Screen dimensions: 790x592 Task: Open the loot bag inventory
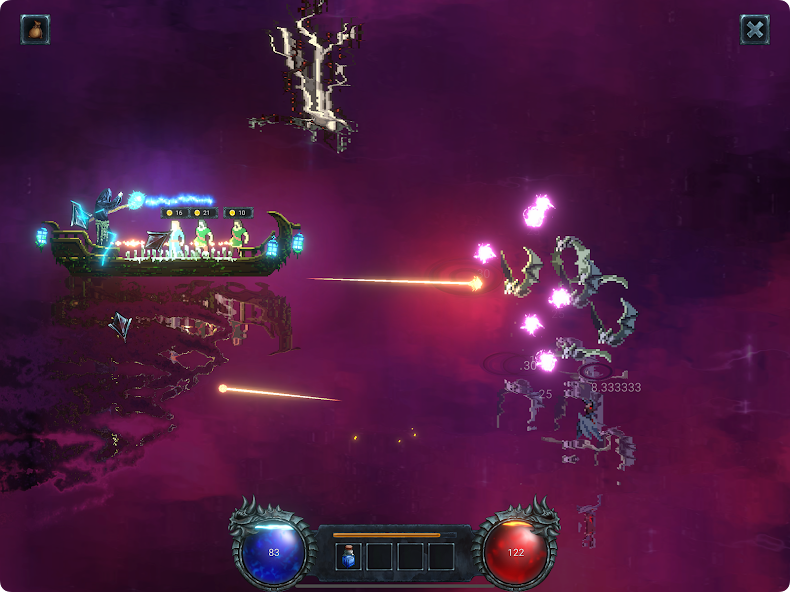pos(35,29)
